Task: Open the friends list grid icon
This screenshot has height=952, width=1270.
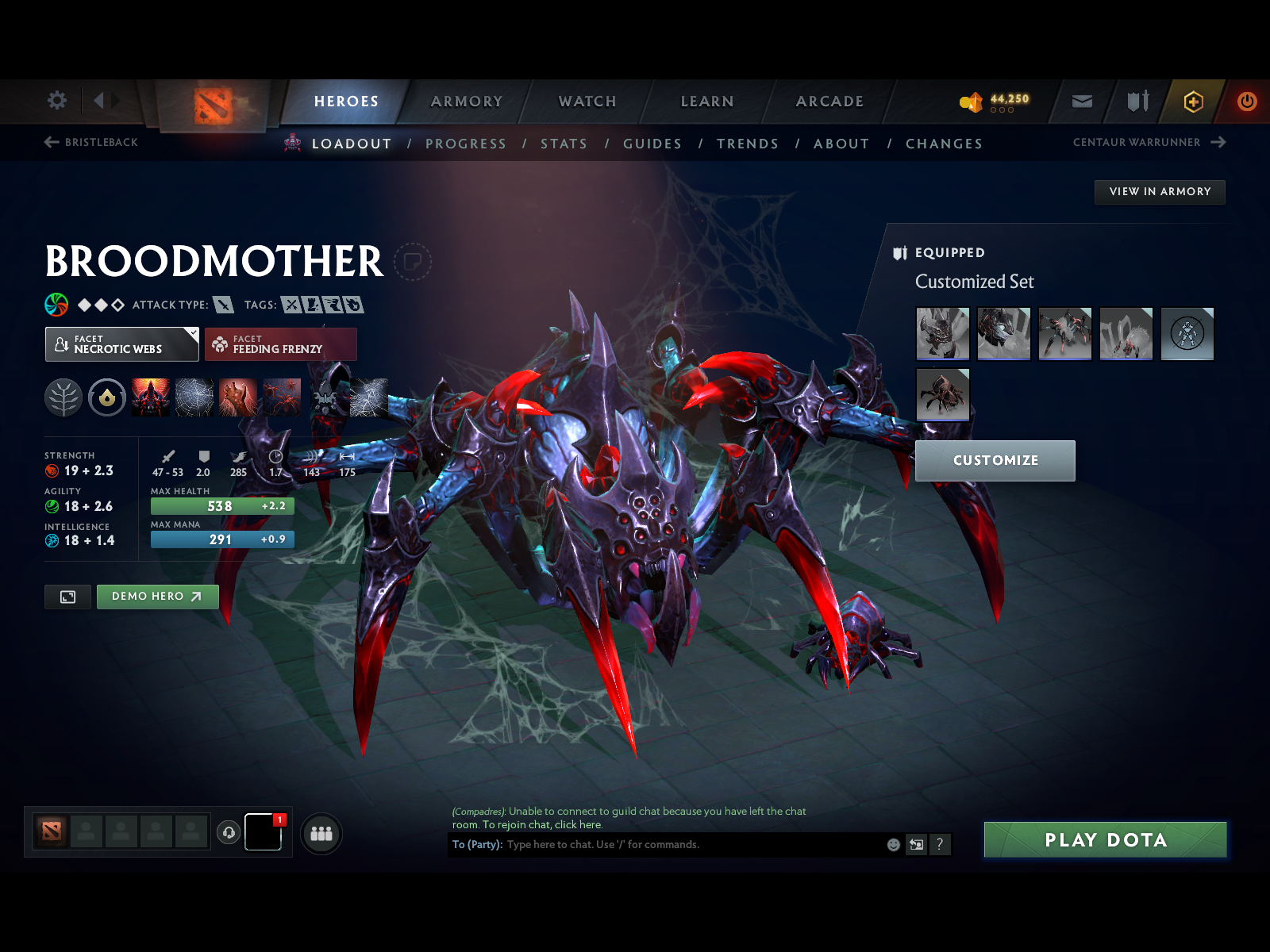Action: click(x=321, y=834)
